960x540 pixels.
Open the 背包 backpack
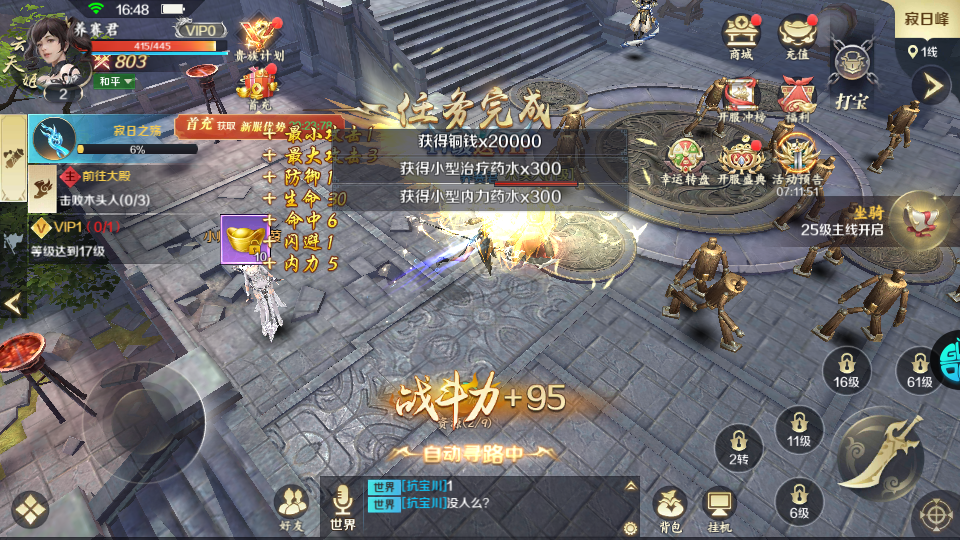point(669,509)
